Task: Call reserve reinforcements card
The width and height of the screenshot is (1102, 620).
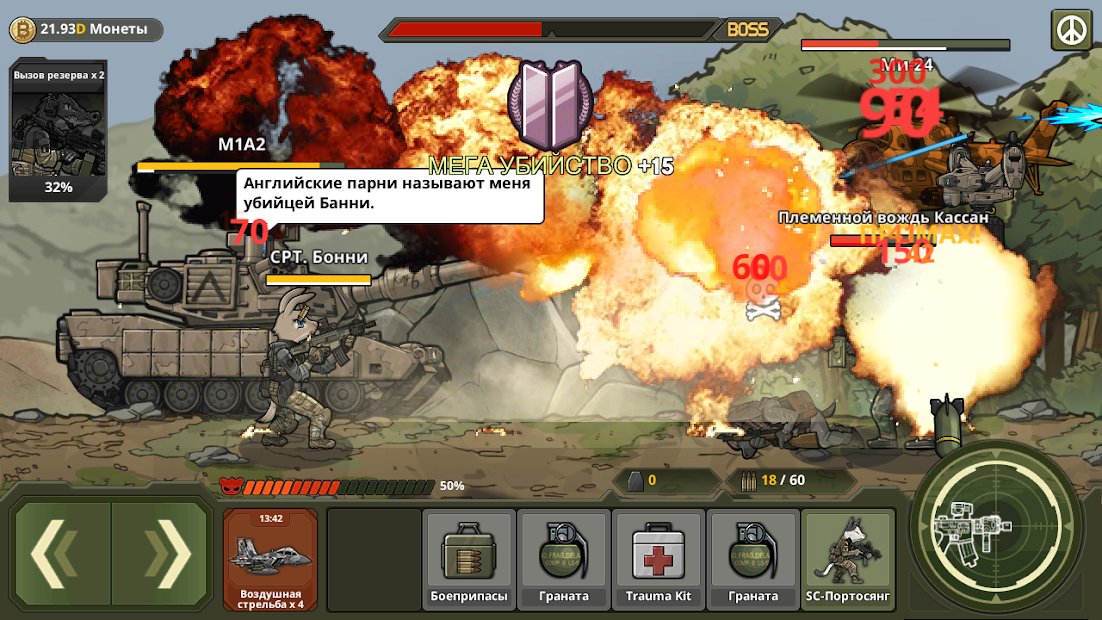Action: pos(58,130)
